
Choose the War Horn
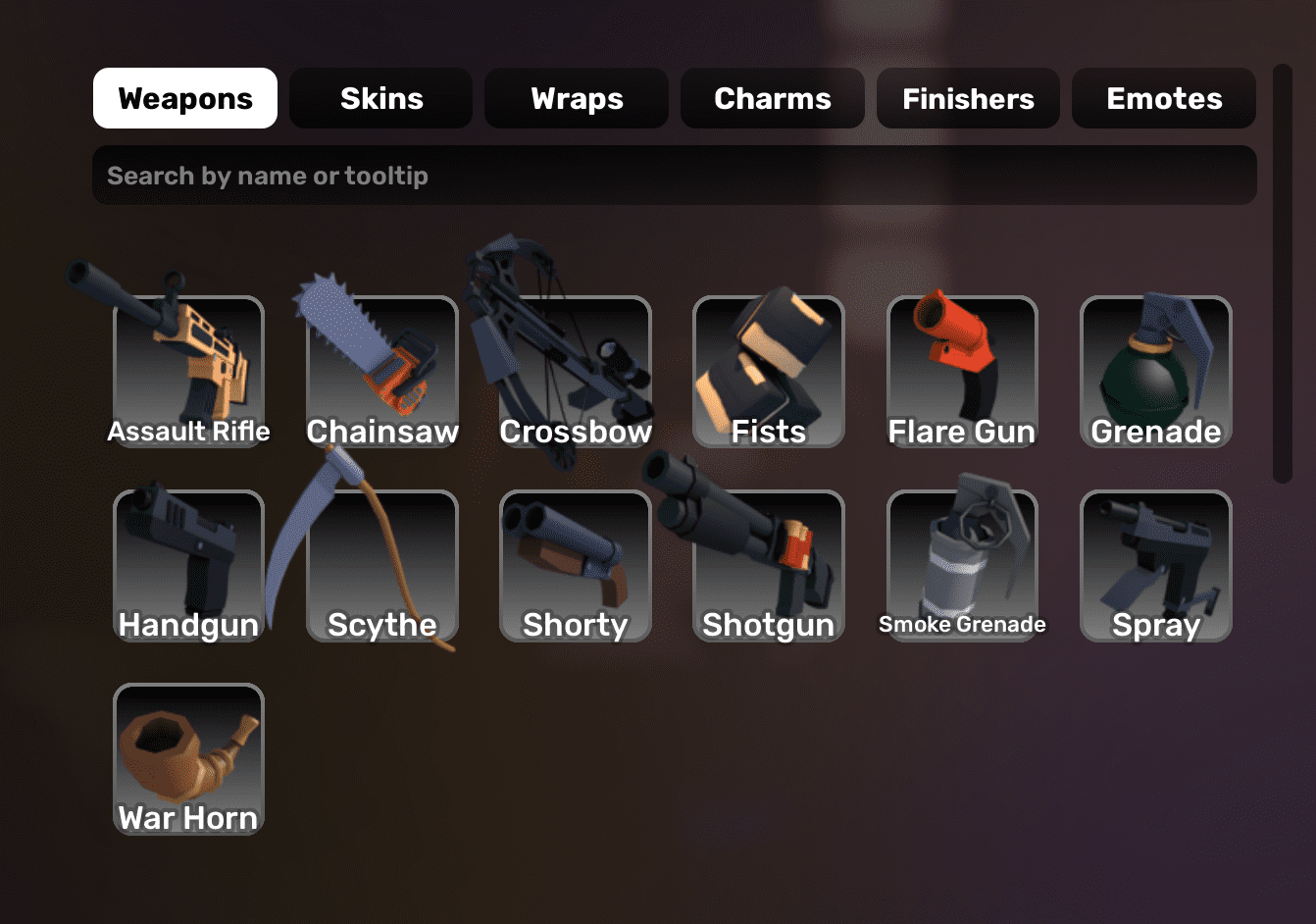pyautogui.click(x=188, y=759)
